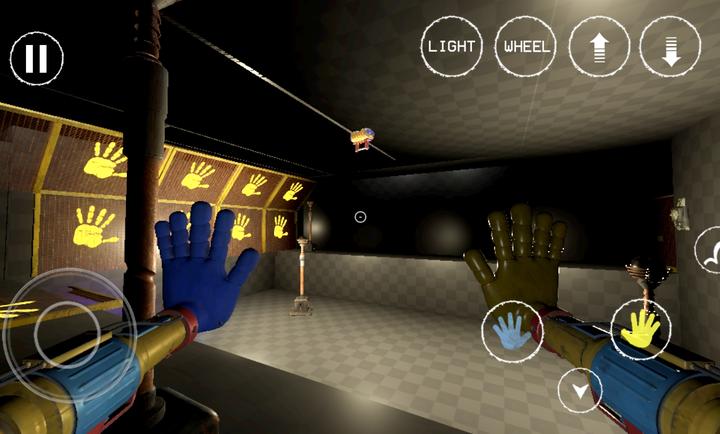Screen dimensions: 720x434
Task: Tap the WHEEL button
Action: [526, 47]
